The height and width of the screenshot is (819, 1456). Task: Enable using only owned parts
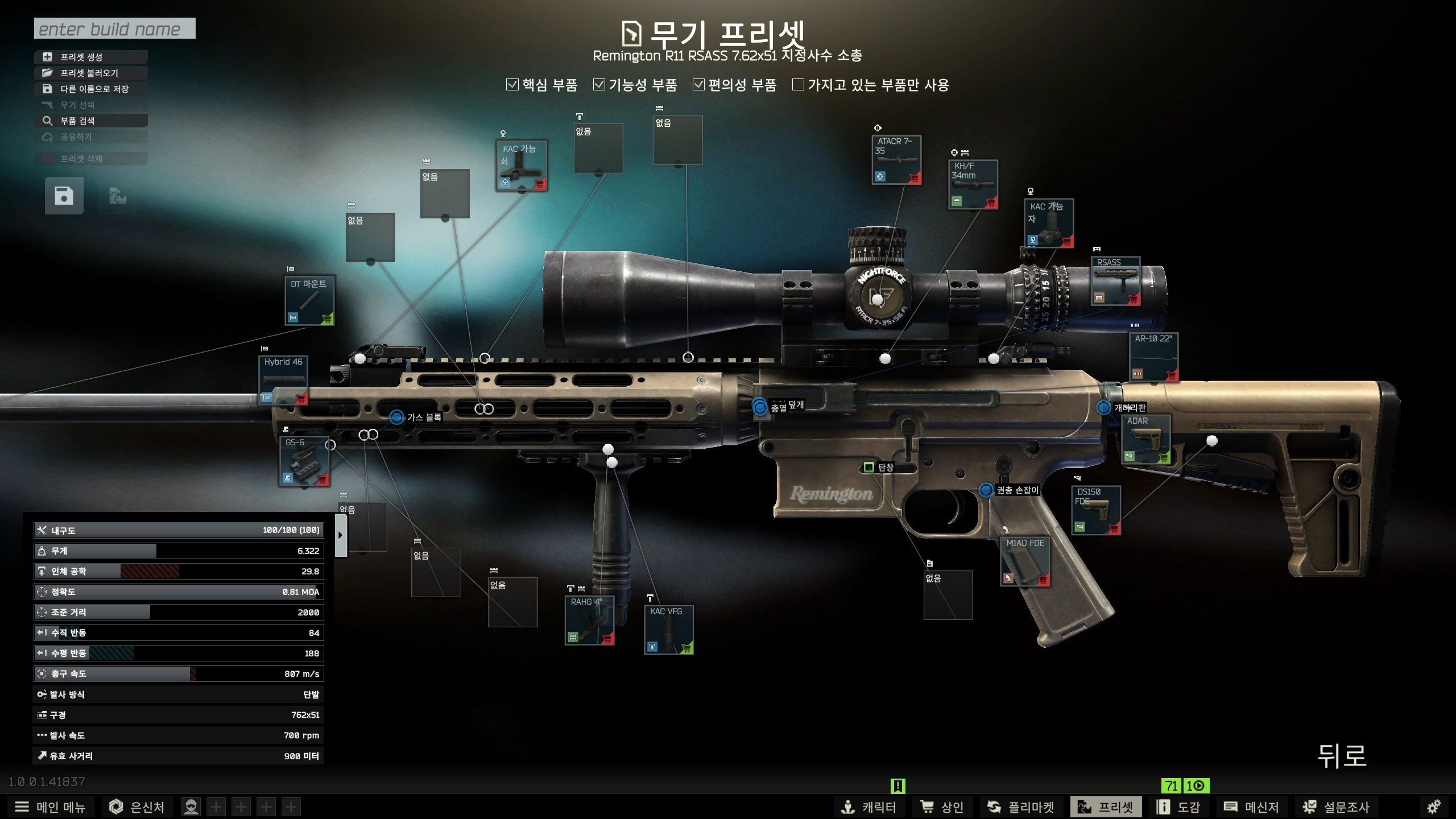point(799,85)
